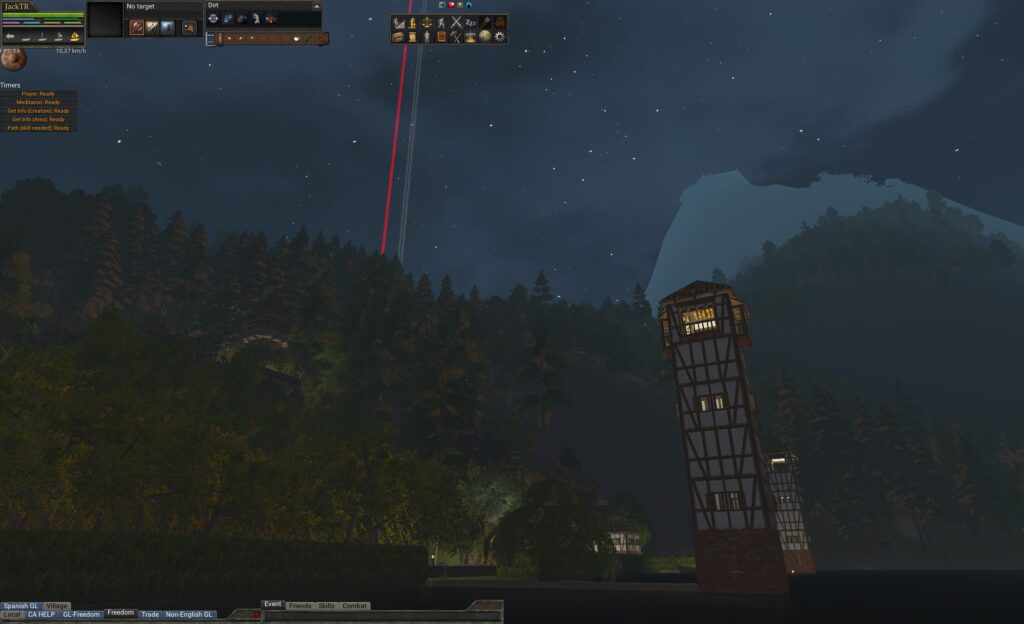Collapse the Dirt panel with arrow button
This screenshot has height=624, width=1024.
point(316,6)
